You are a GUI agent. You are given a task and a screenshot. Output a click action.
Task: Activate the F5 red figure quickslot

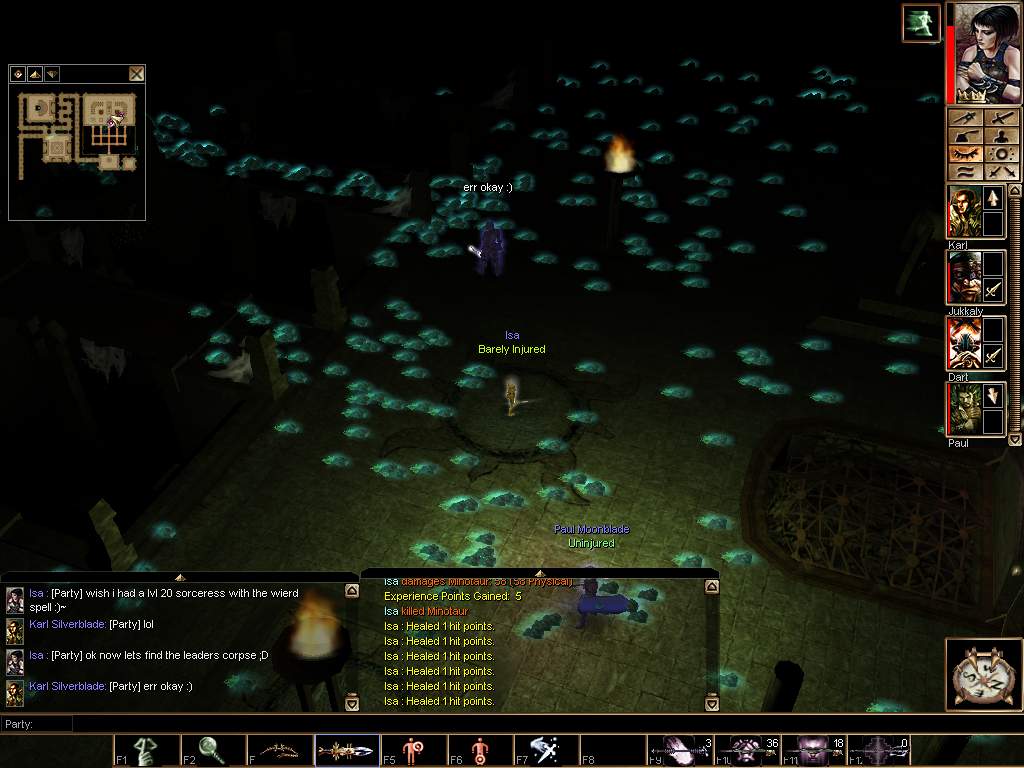[412, 751]
